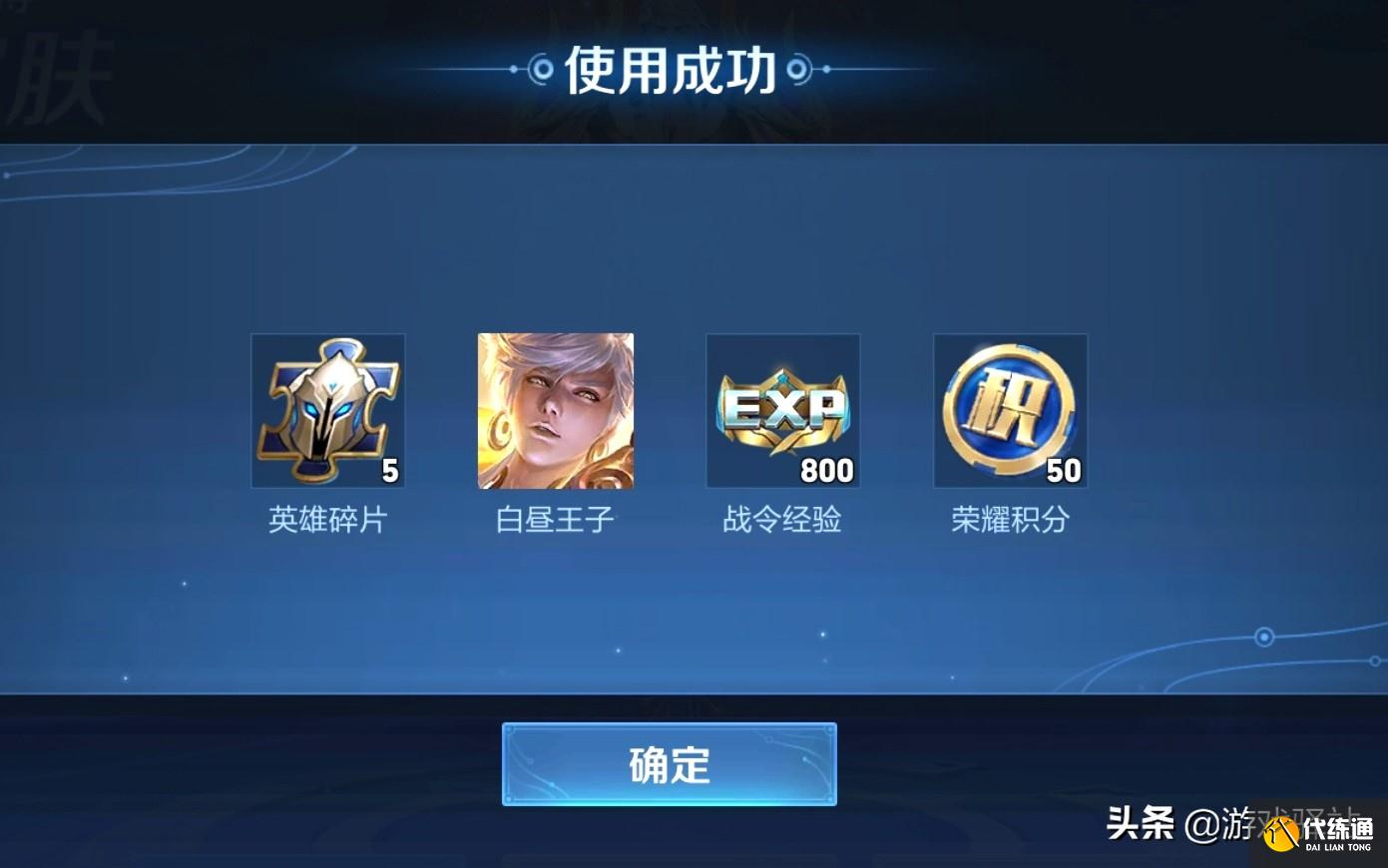
Task: Select the 英雄碎片 text label
Action: [x=327, y=520]
